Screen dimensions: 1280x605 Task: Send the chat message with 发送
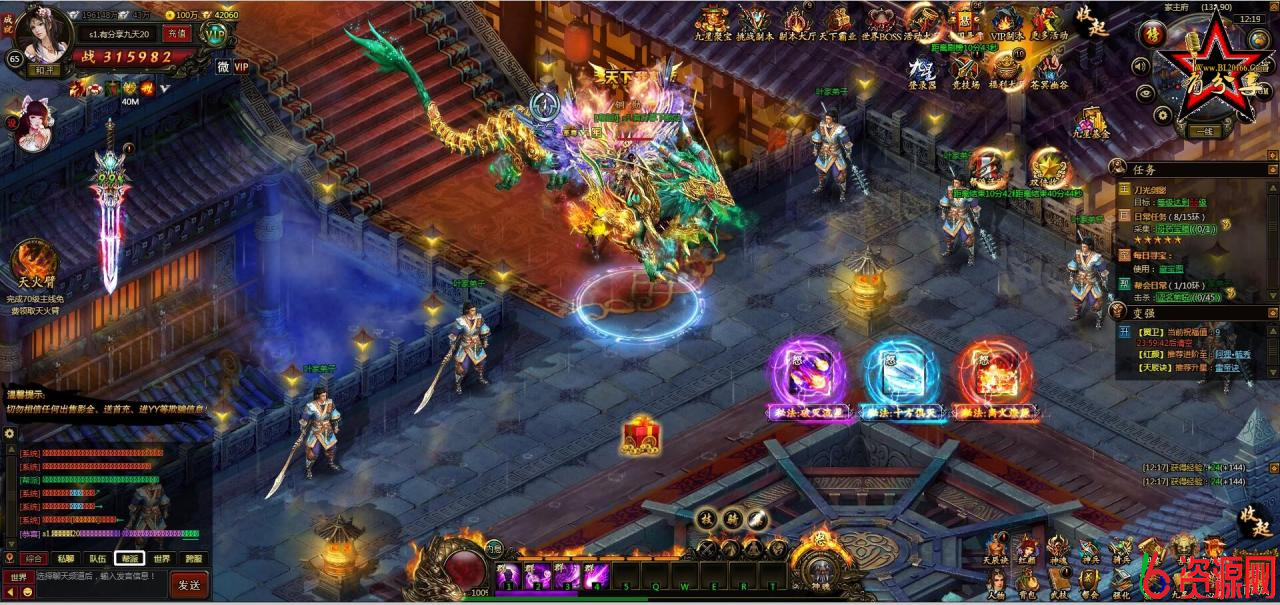[x=189, y=584]
